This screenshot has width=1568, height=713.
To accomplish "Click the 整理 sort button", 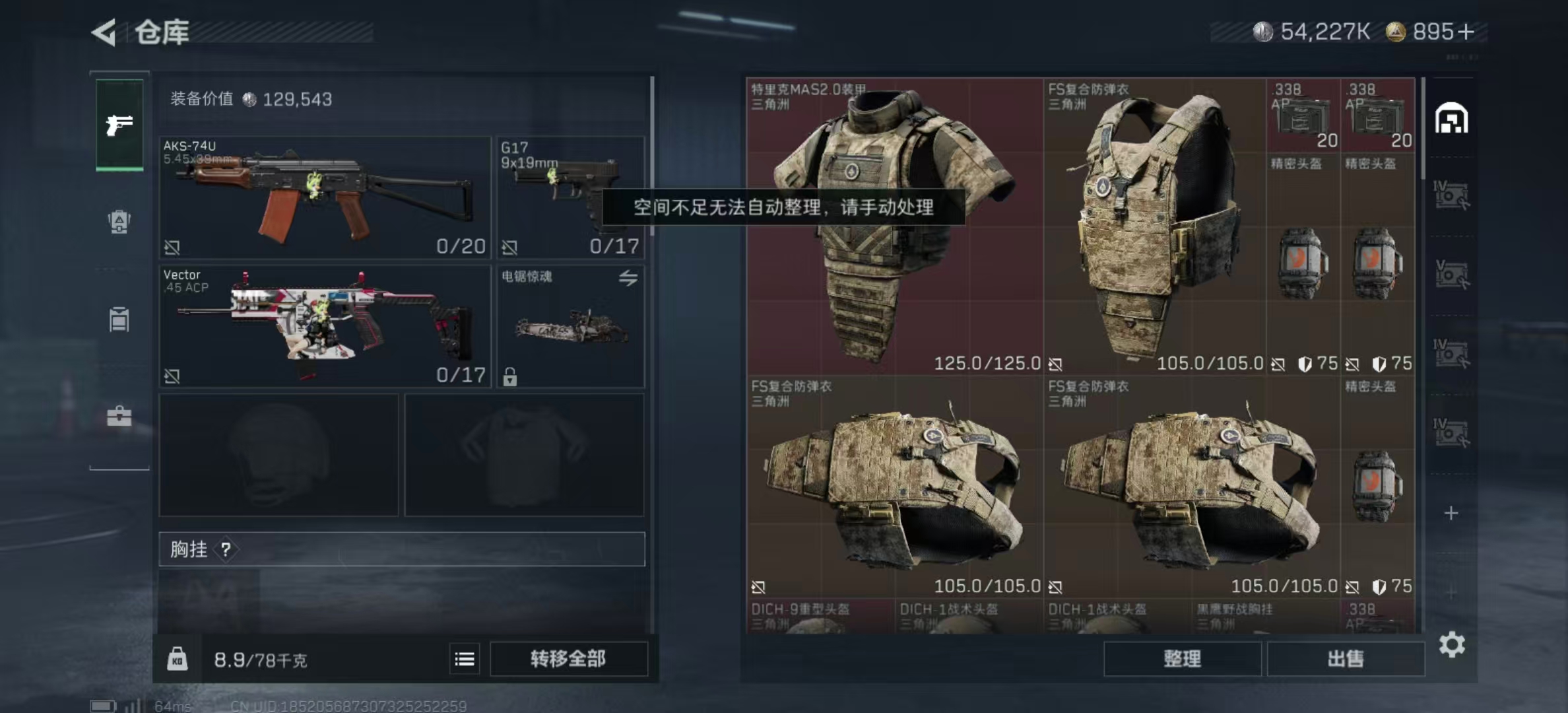I will click(x=1182, y=659).
